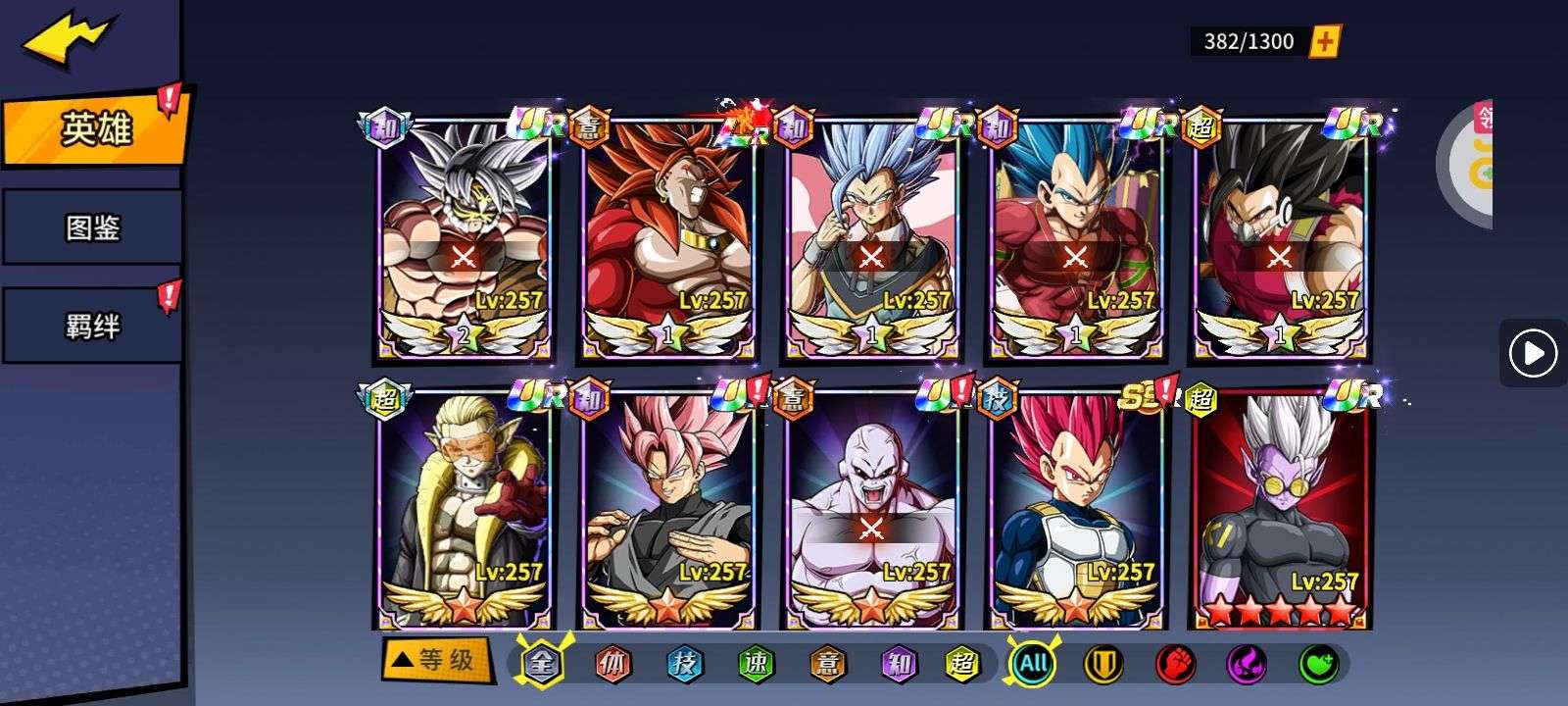
Task: Click the side play arrow button
Action: point(1533,353)
